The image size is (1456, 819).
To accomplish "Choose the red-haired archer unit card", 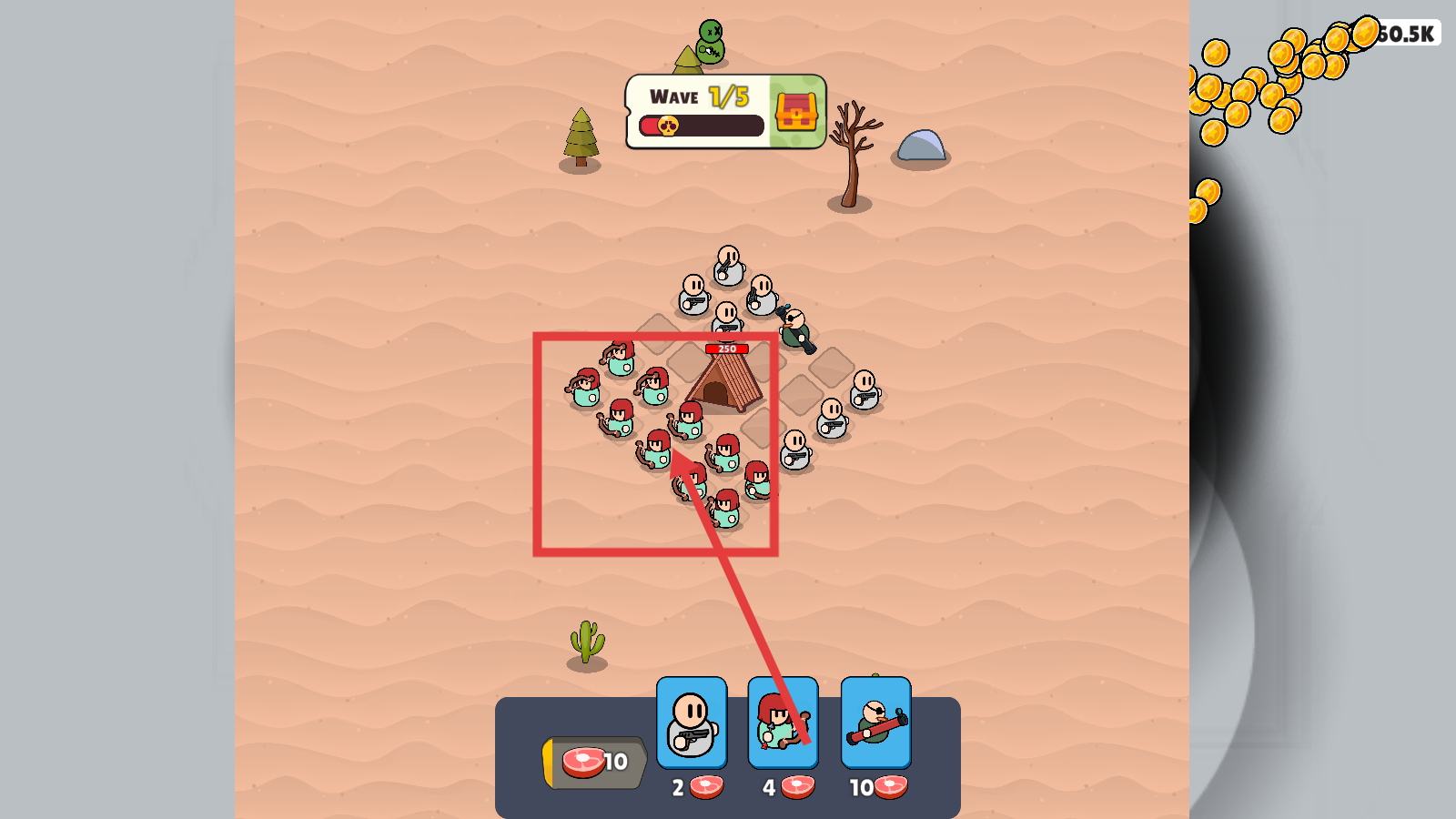I will click(x=783, y=723).
